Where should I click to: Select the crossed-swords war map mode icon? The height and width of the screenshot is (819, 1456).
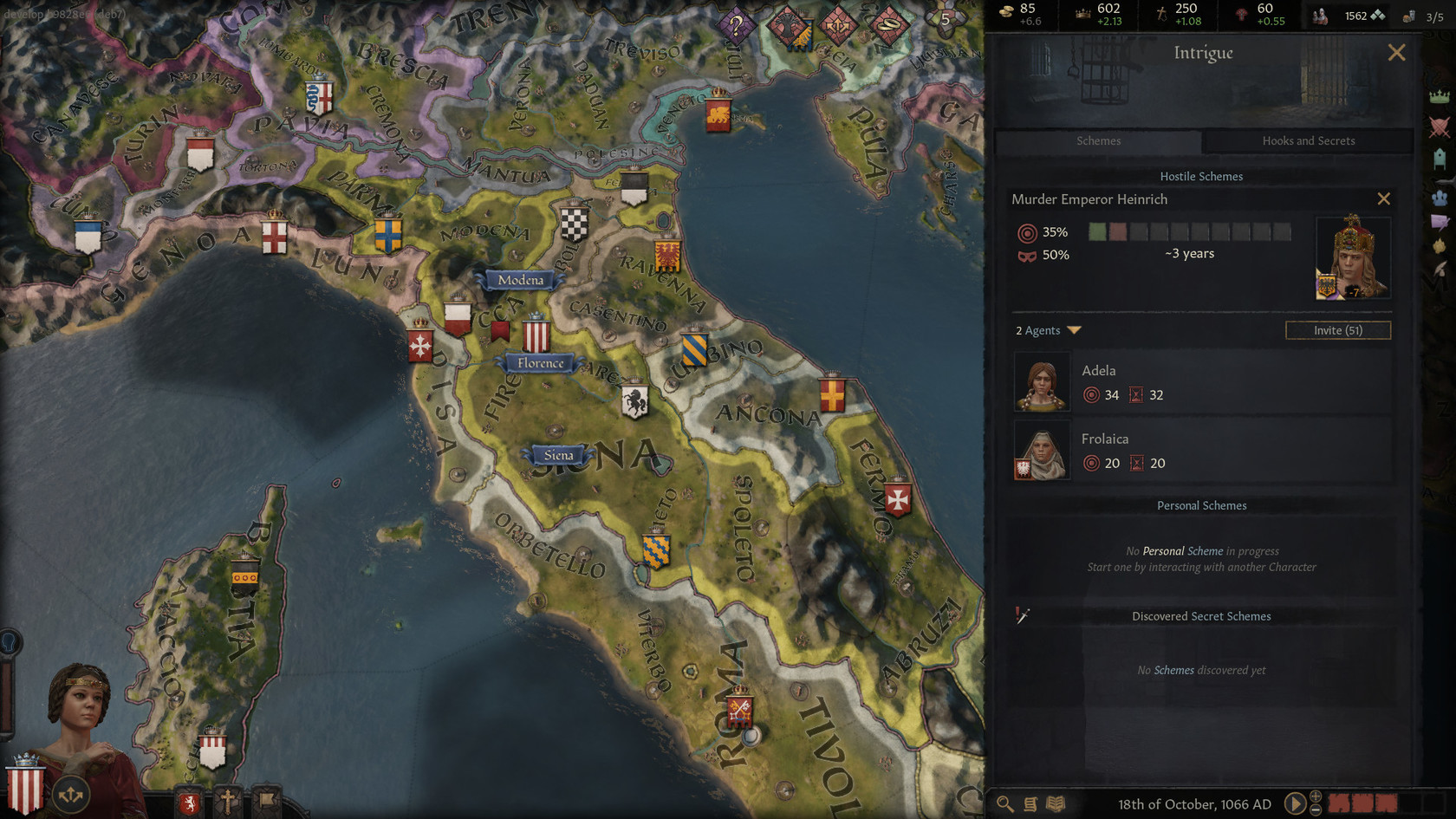click(x=1440, y=128)
